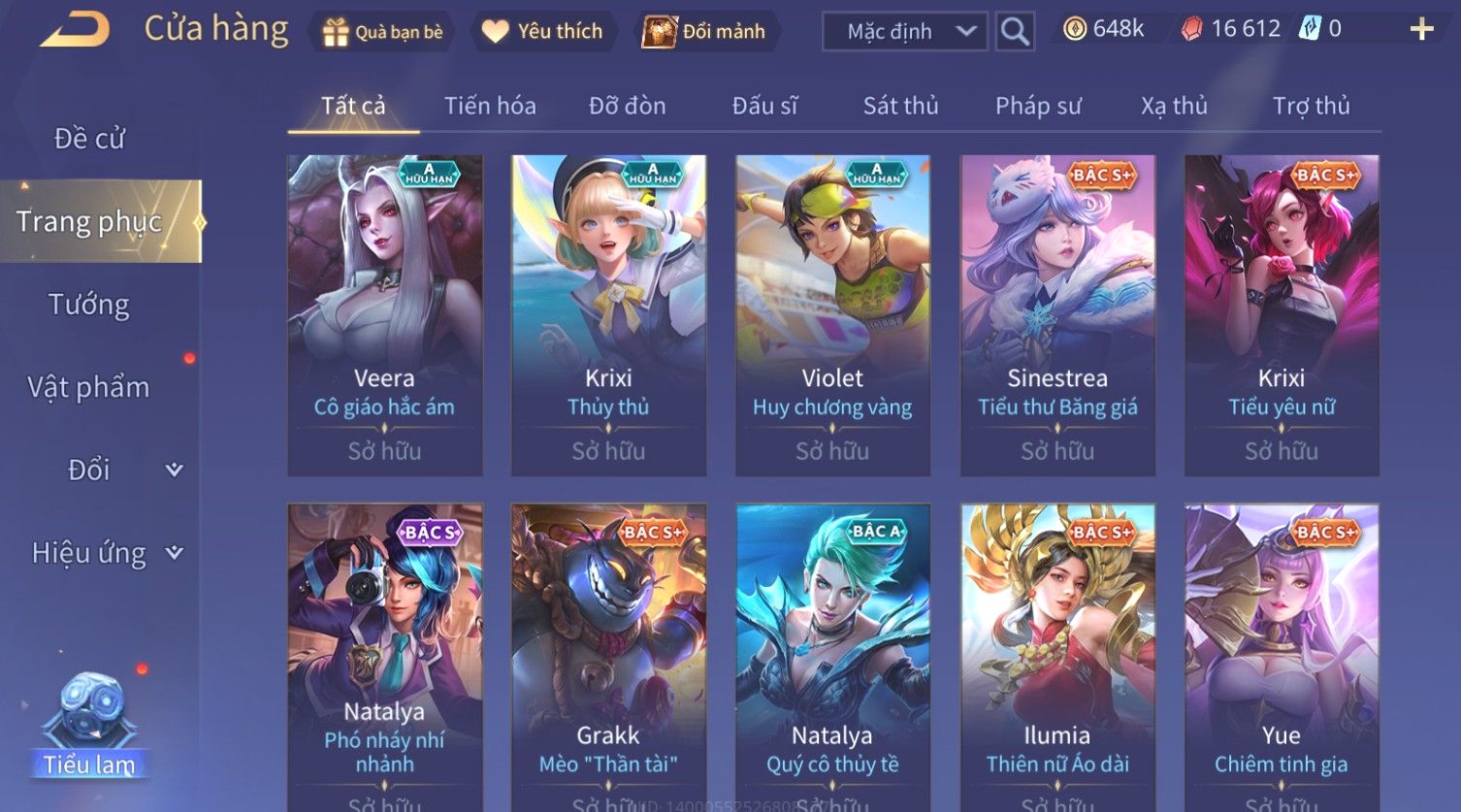Open Đổi mảnh fragment exchange

coord(704,32)
